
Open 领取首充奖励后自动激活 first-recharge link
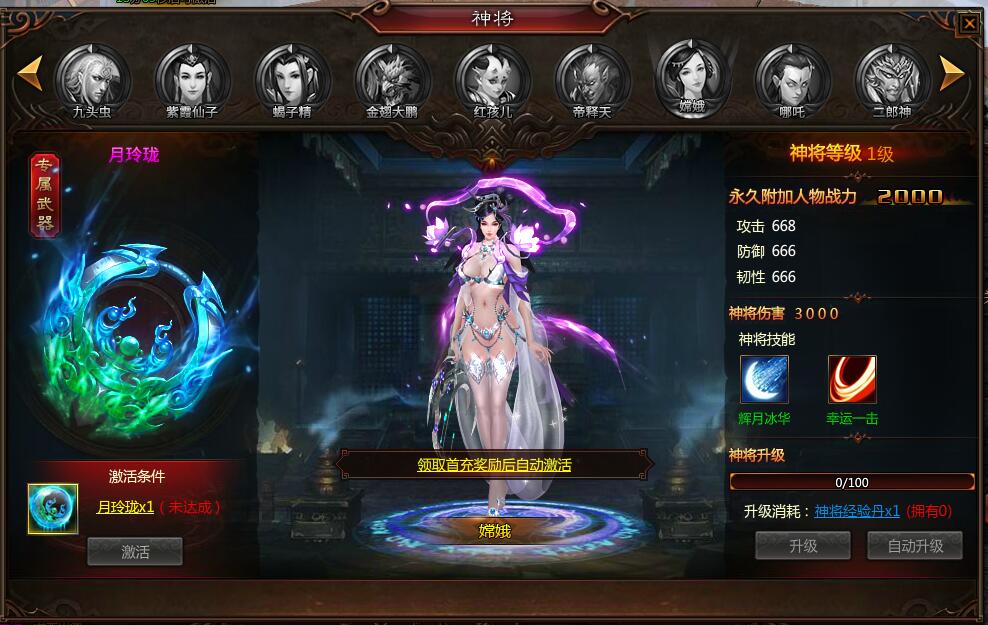coord(494,465)
